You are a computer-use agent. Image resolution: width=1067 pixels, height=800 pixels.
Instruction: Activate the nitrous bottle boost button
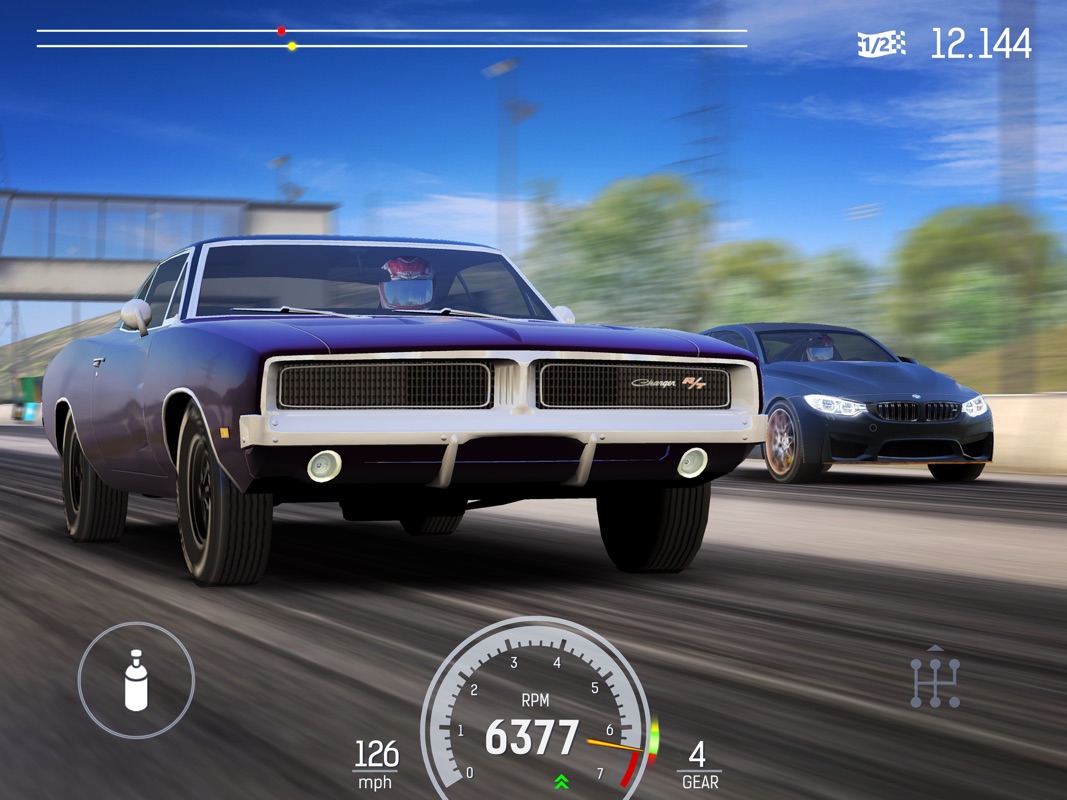coord(136,680)
